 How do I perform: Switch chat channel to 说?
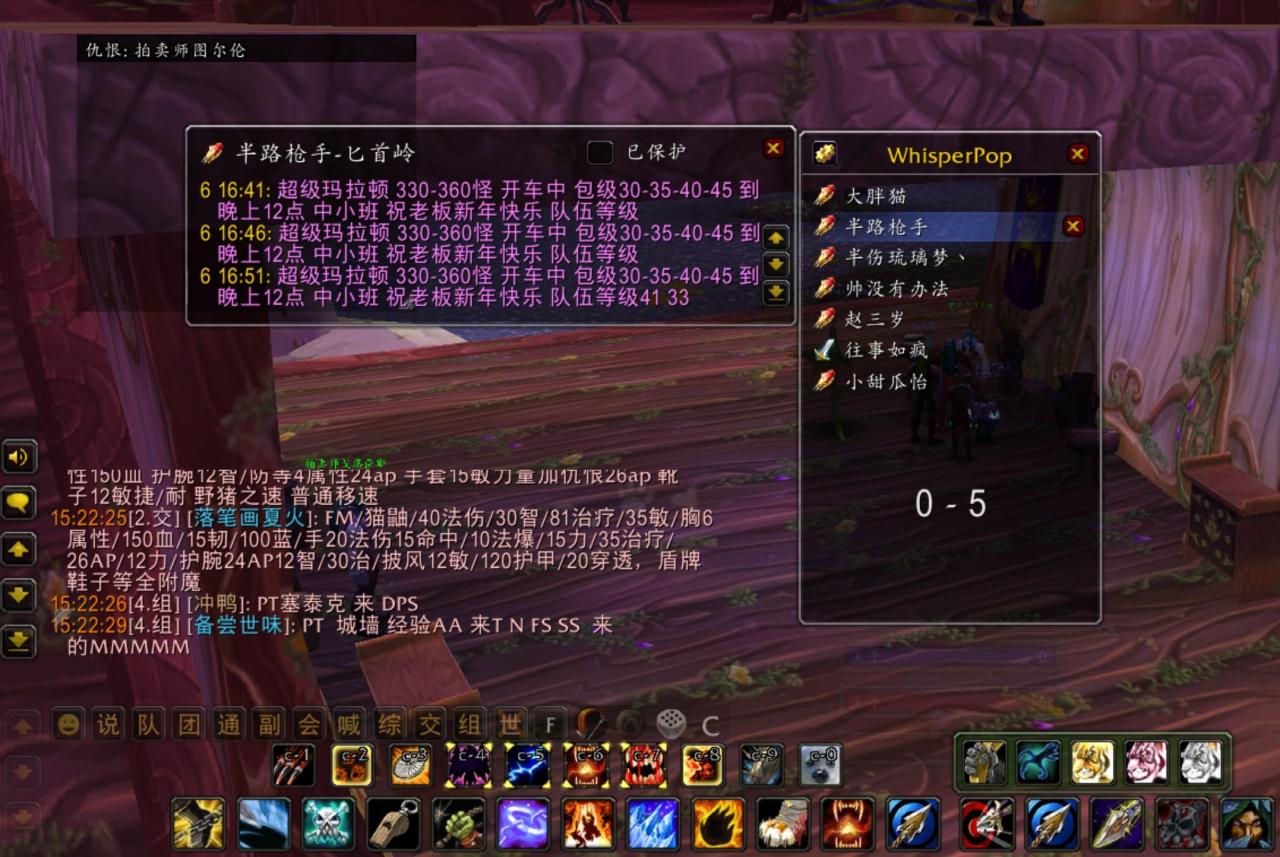point(107,724)
